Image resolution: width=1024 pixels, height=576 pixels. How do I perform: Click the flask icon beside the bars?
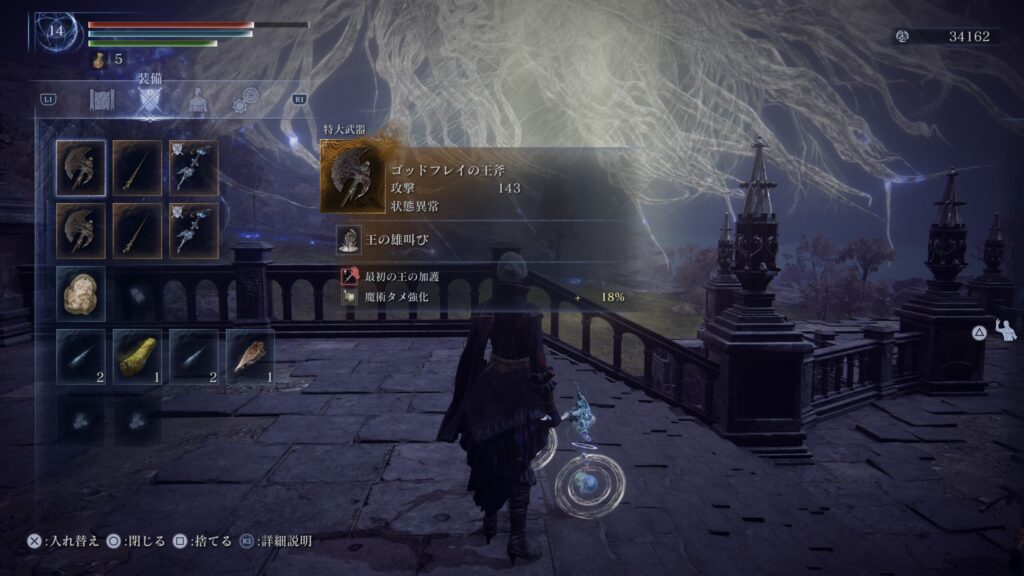point(100,60)
